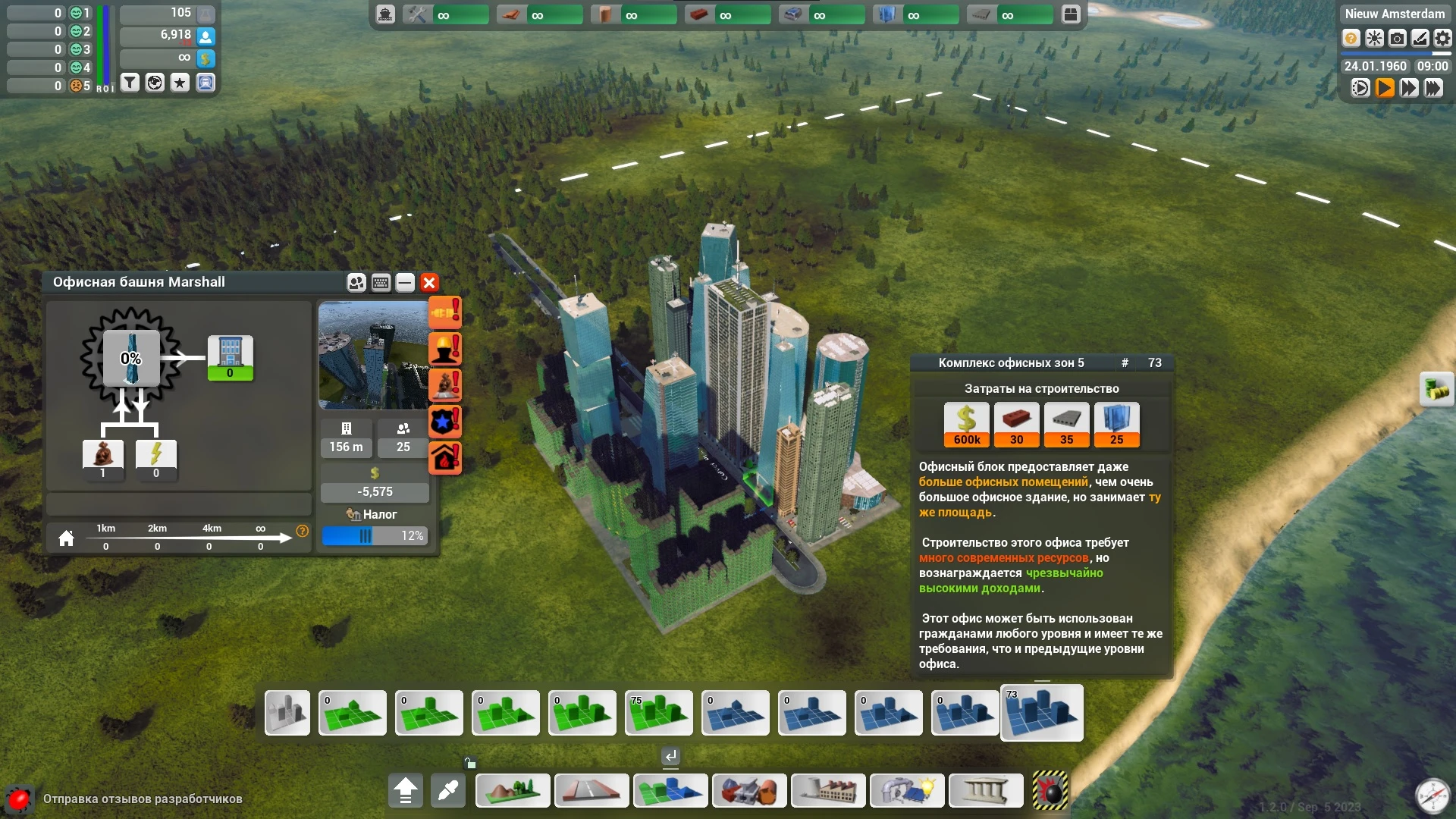Viewport: 1456px width, 819px height.
Task: Toggle the follow-camera view for the office tower
Action: (x=356, y=282)
